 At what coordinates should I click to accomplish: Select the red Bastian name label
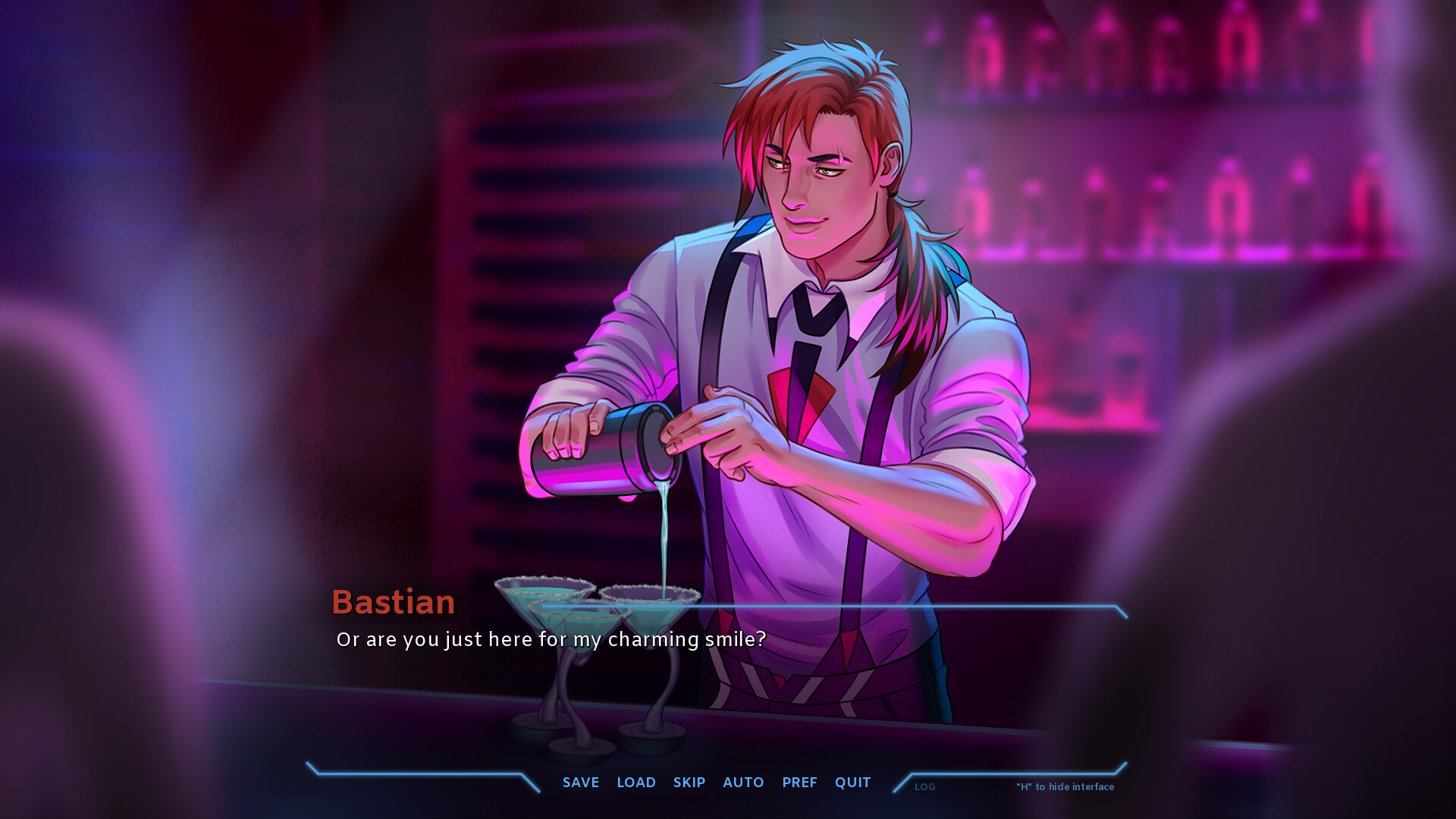coord(394,601)
